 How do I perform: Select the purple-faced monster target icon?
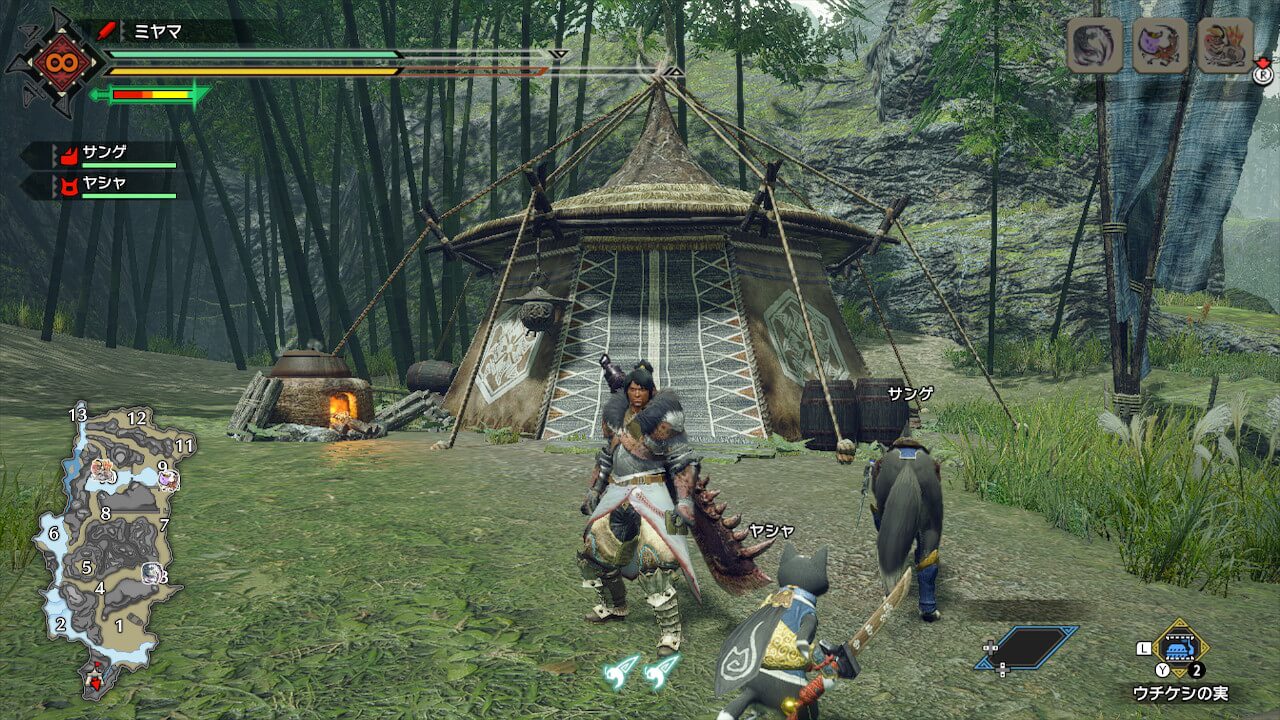click(x=1160, y=45)
